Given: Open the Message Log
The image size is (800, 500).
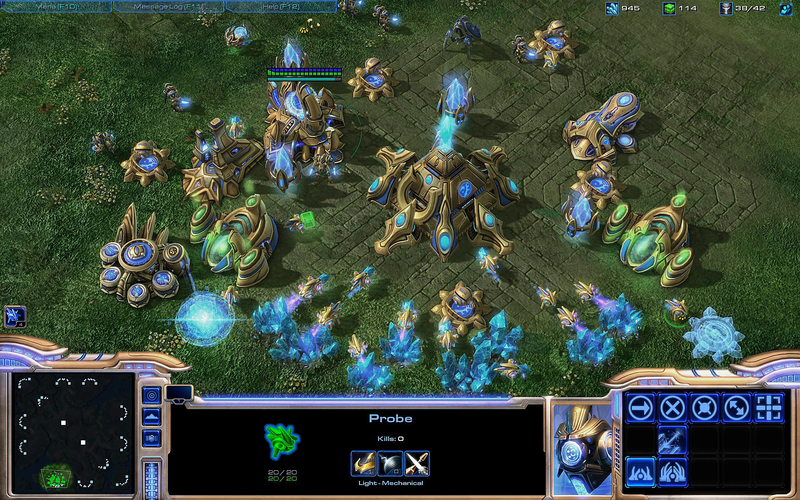Looking at the screenshot, I should [x=168, y=7].
